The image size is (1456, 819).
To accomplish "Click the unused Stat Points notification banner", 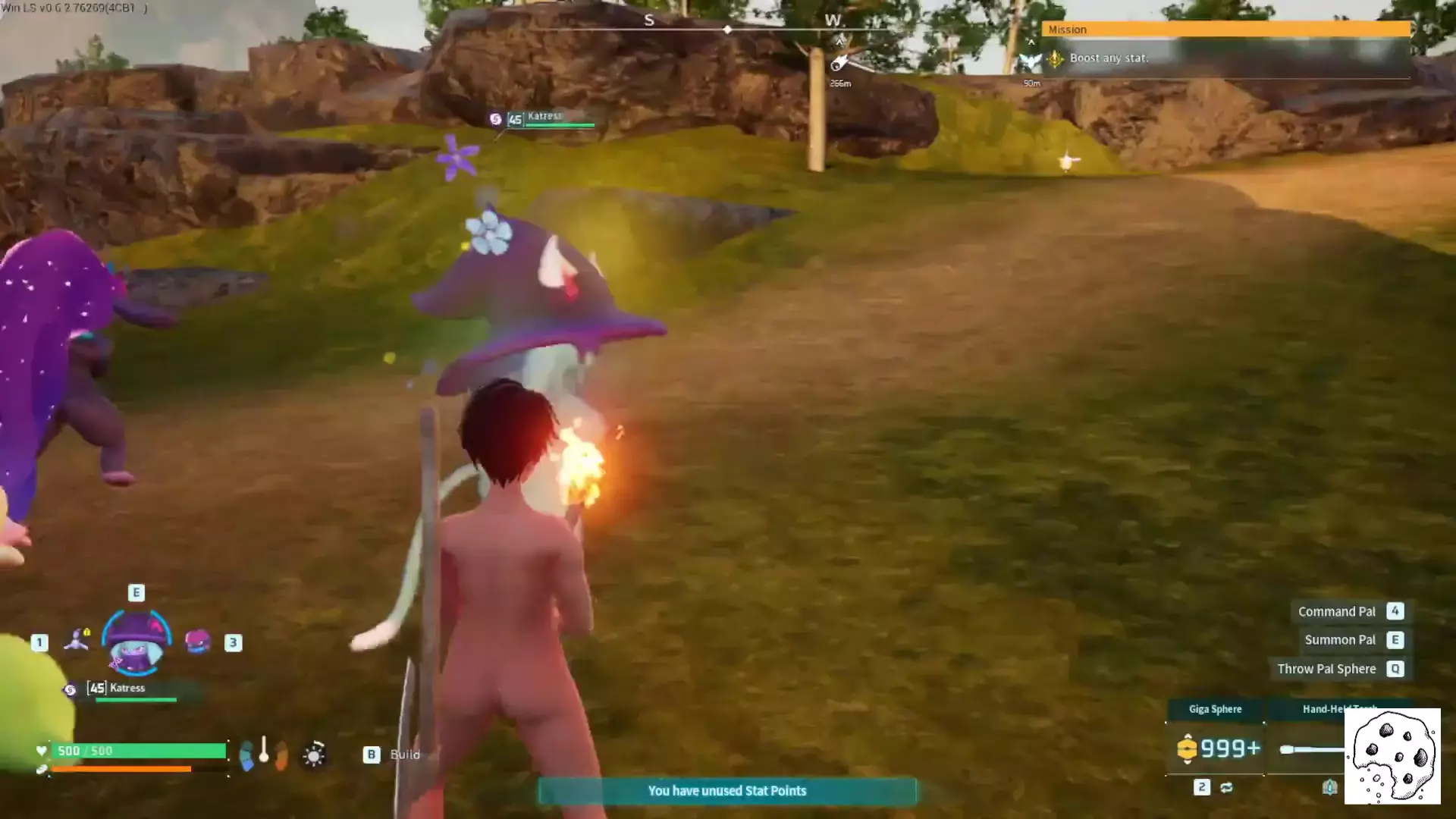I will click(x=726, y=791).
